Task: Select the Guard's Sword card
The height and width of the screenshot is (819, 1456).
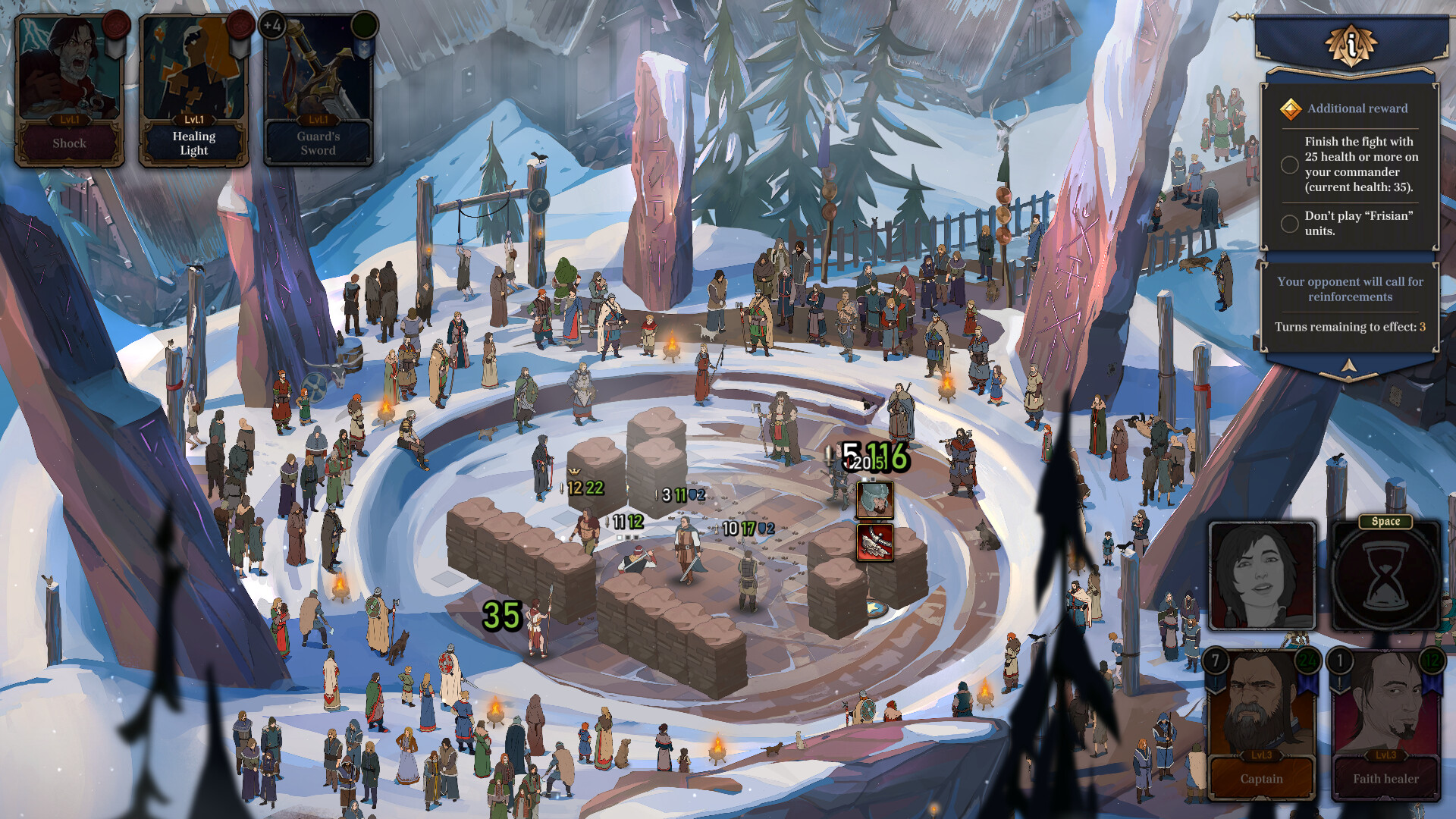Action: [x=317, y=83]
